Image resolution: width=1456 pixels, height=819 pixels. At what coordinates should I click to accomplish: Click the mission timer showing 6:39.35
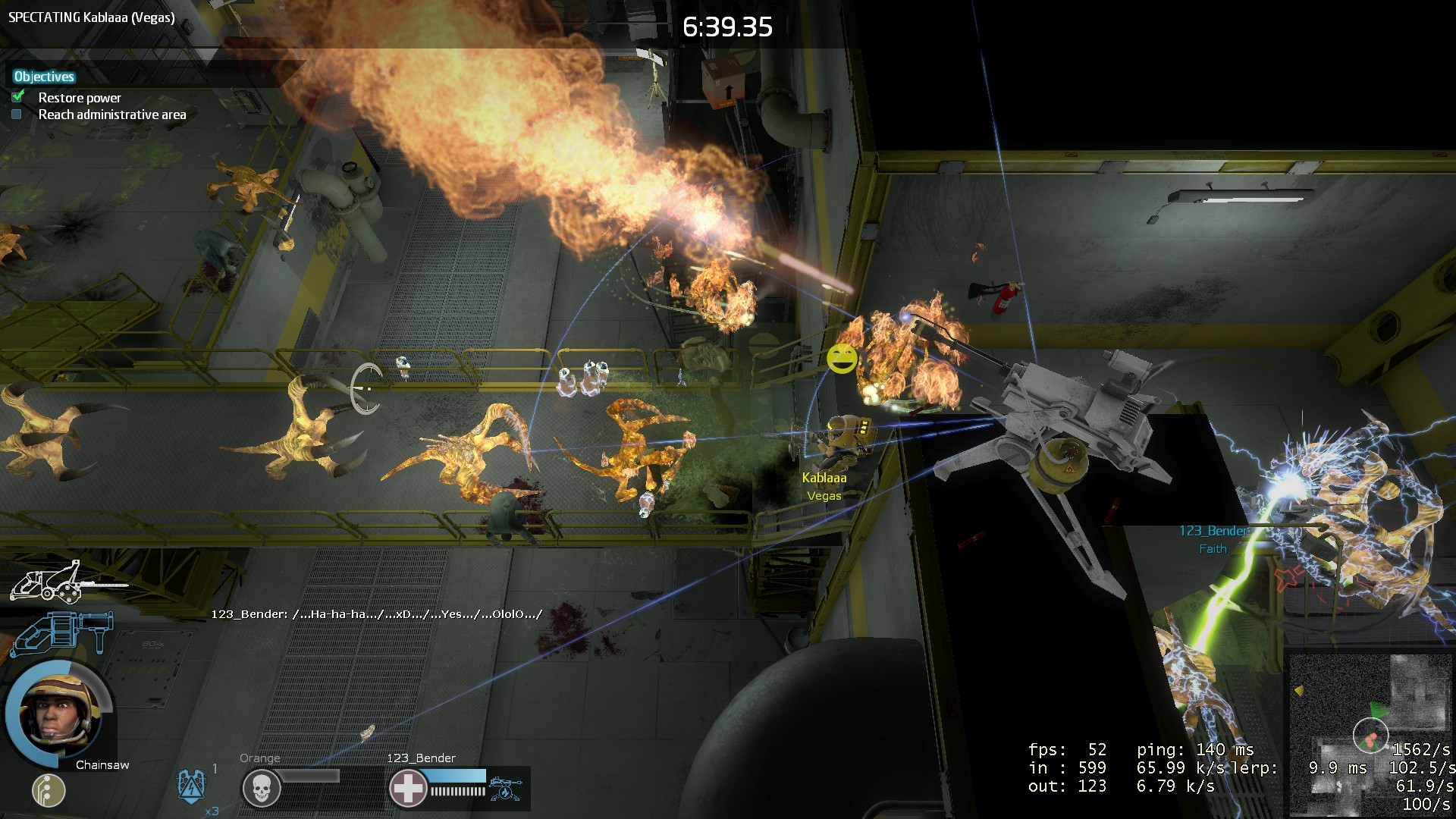tap(727, 25)
